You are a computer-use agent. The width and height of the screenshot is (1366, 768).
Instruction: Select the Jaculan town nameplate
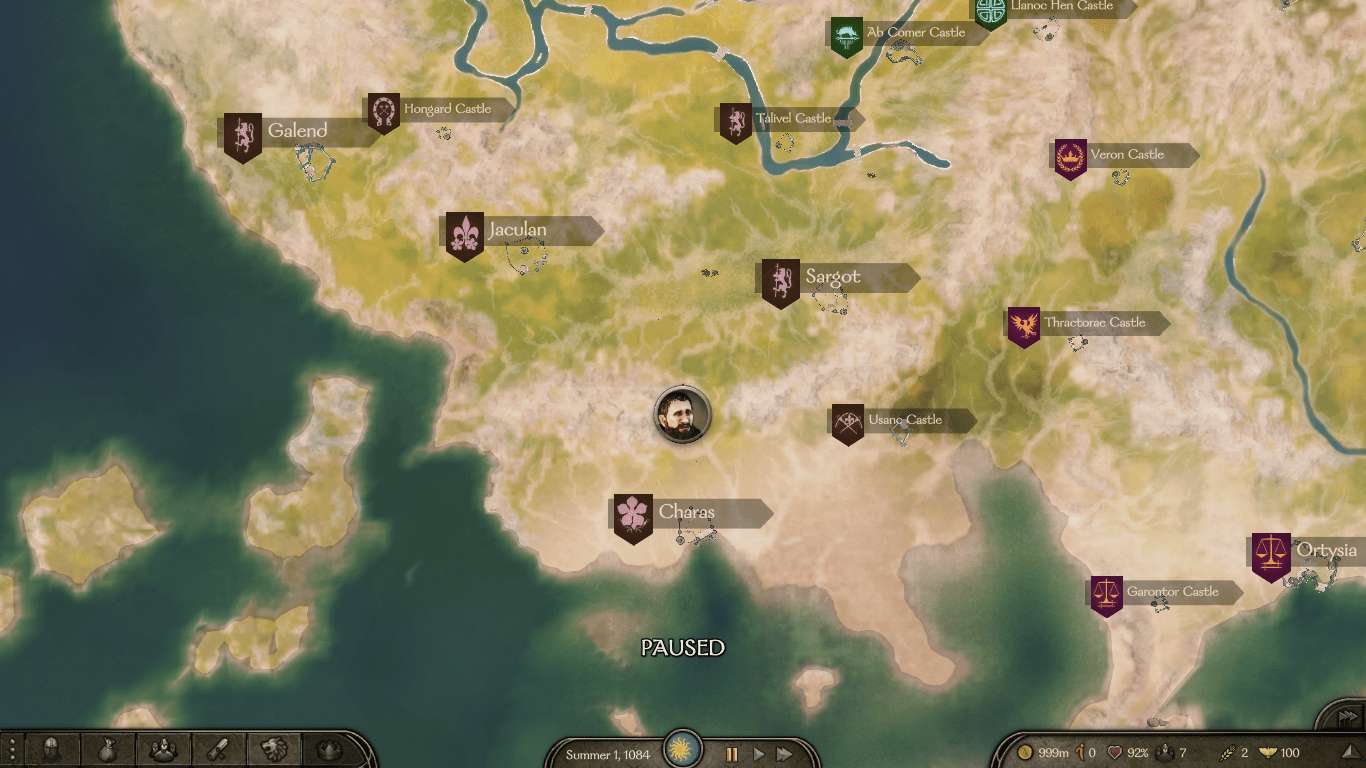coord(517,231)
